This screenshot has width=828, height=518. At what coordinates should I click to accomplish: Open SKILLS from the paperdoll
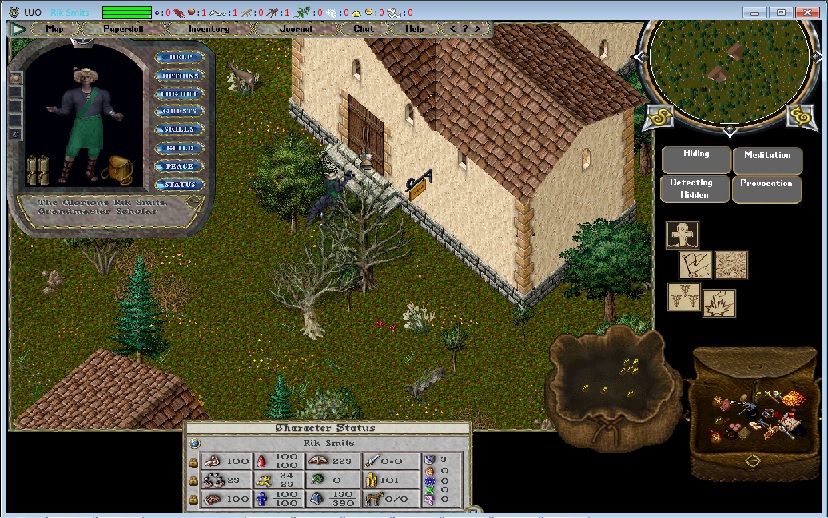coord(180,130)
